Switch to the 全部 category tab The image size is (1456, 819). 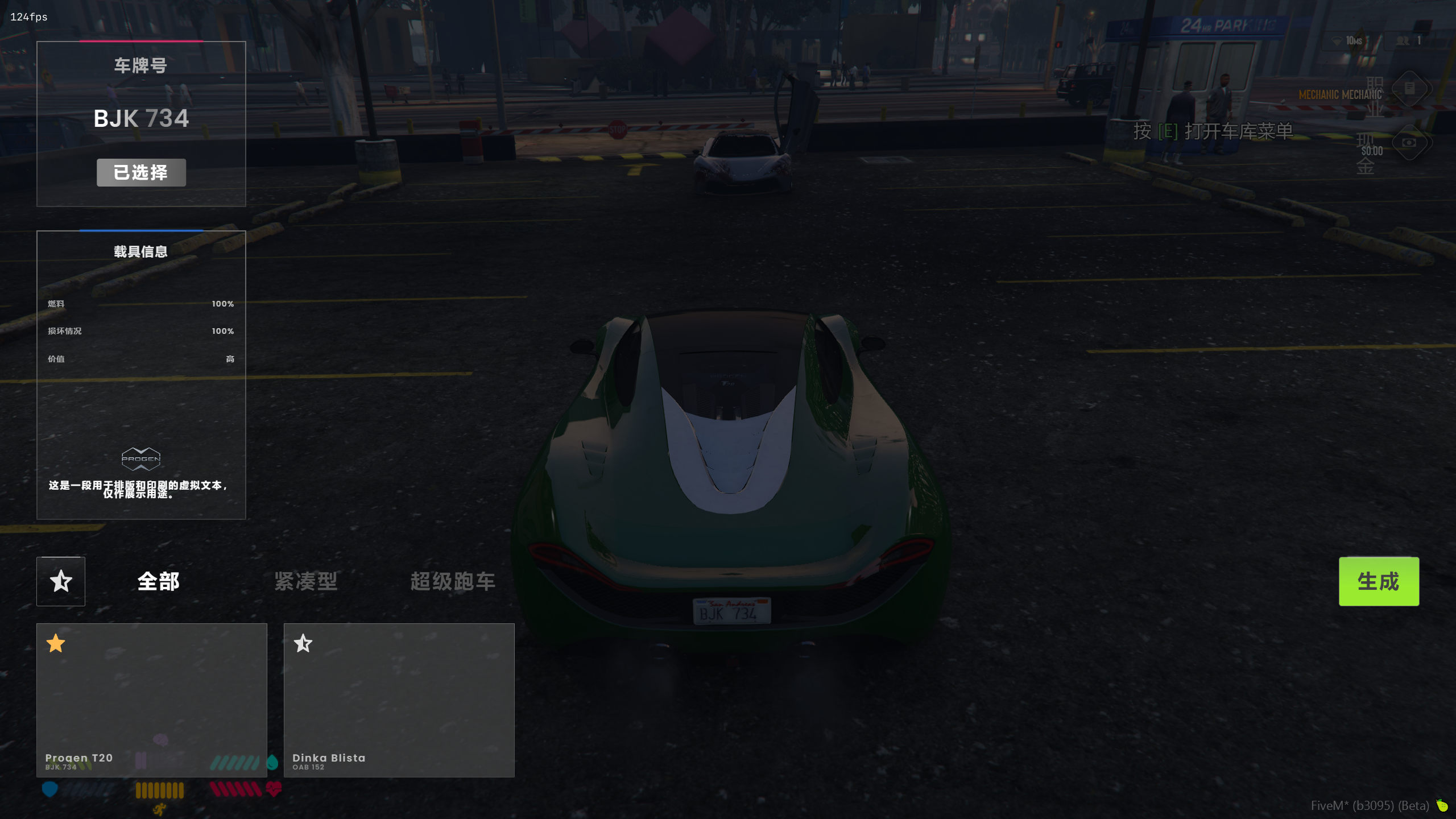(x=159, y=581)
